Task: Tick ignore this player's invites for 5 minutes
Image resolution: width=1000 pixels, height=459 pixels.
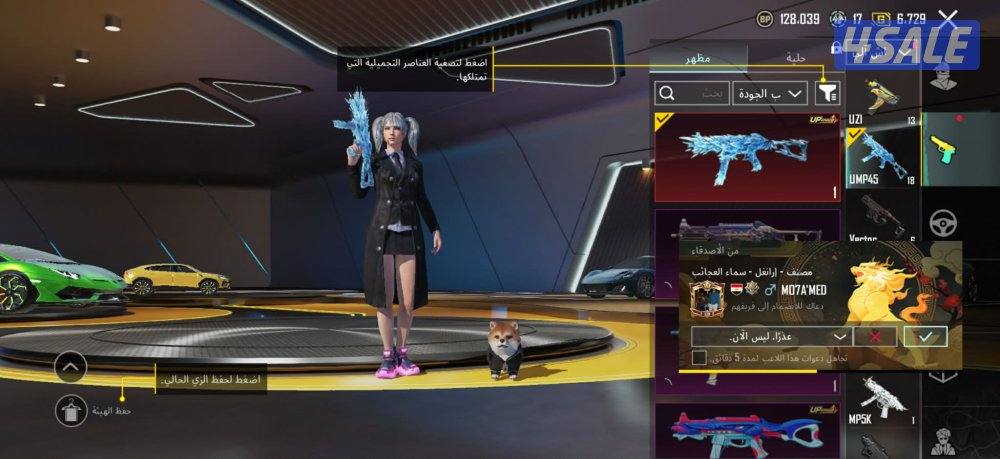Action: point(699,357)
